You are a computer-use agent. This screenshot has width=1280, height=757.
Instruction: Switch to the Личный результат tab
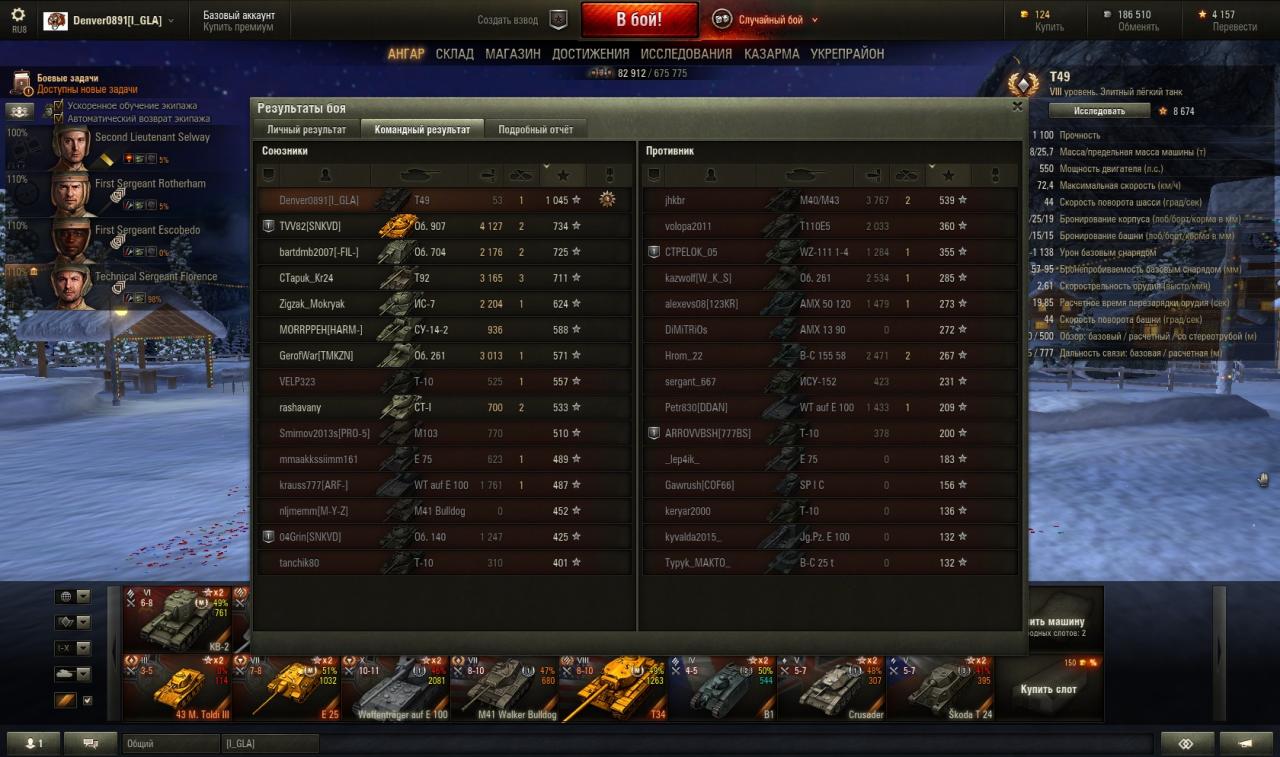(x=306, y=129)
